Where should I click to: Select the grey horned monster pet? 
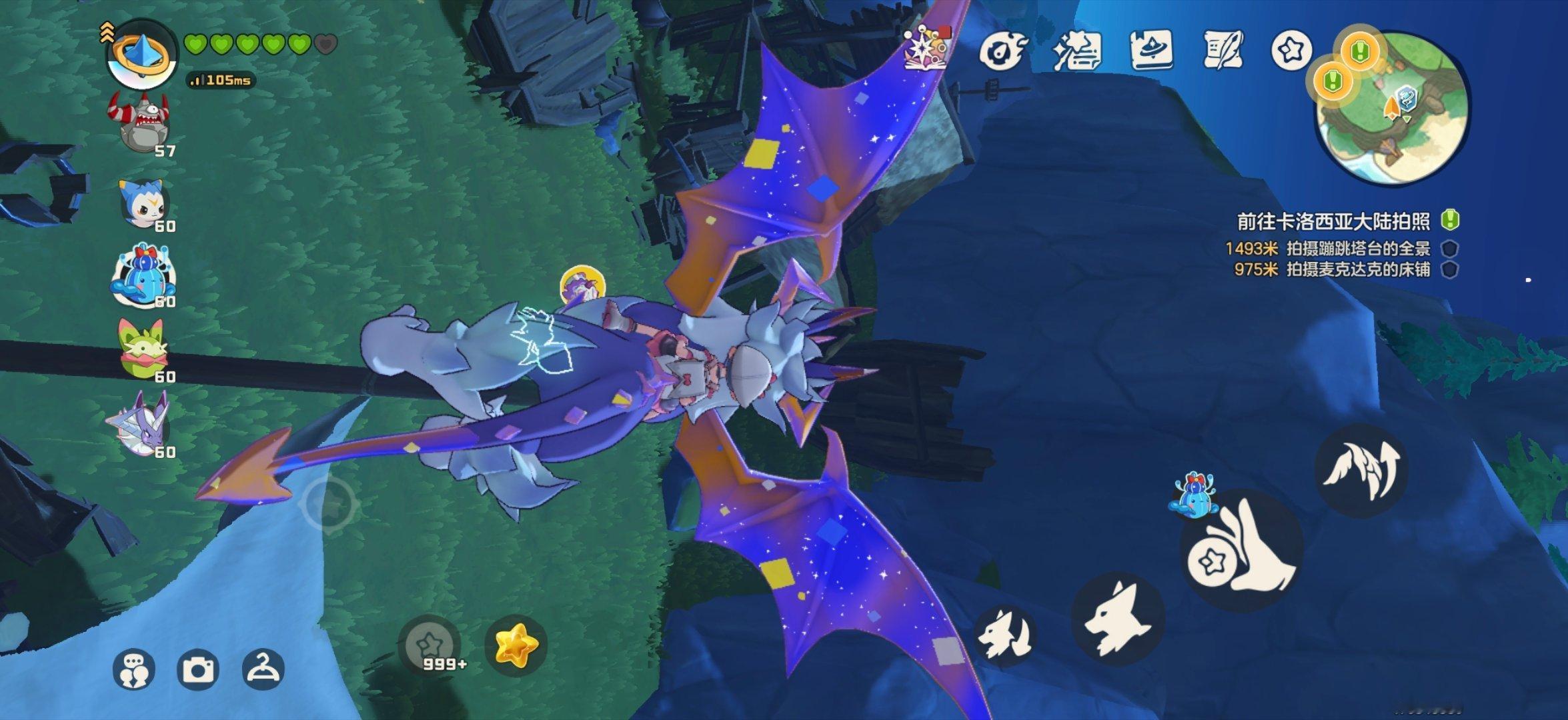pyautogui.click(x=141, y=124)
